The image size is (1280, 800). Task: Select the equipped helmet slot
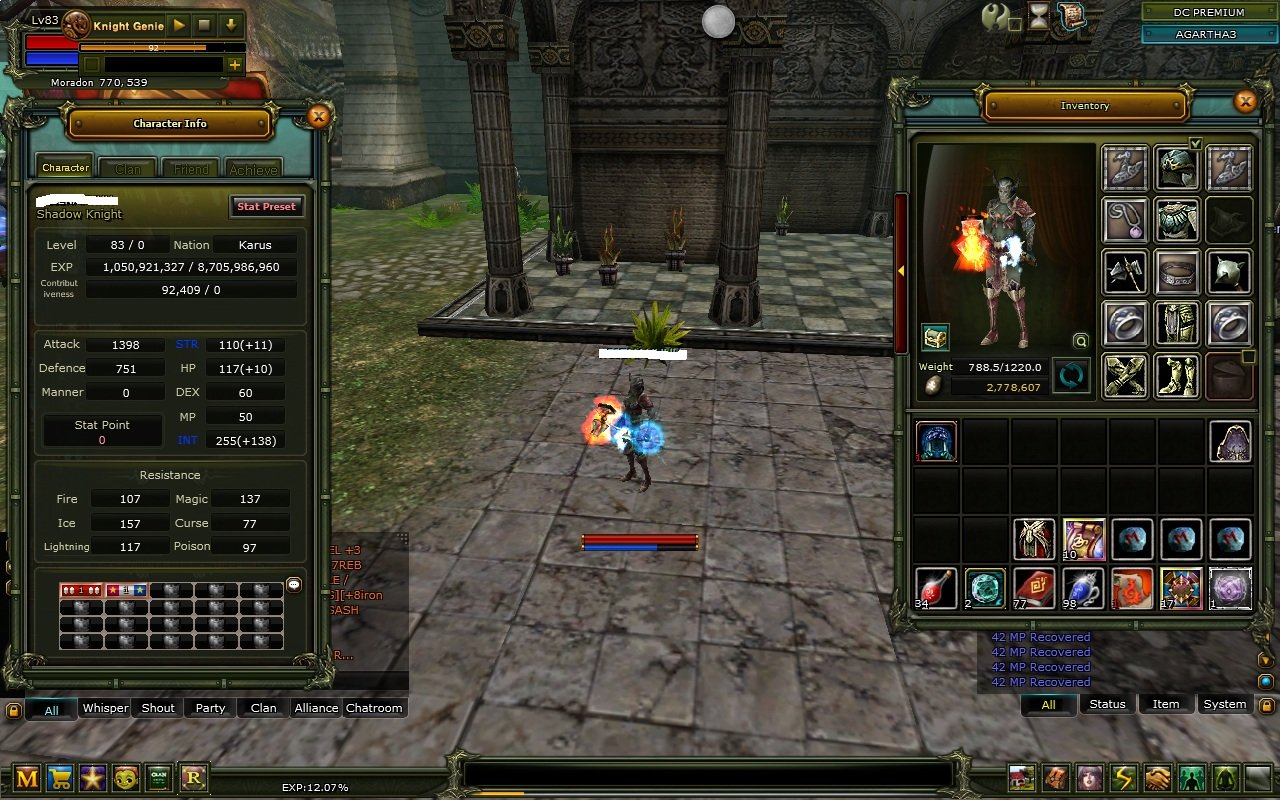tap(1178, 168)
